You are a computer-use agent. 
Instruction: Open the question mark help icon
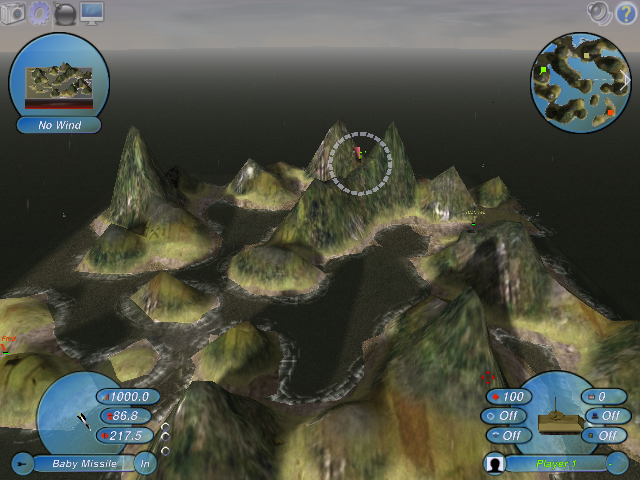[624, 12]
